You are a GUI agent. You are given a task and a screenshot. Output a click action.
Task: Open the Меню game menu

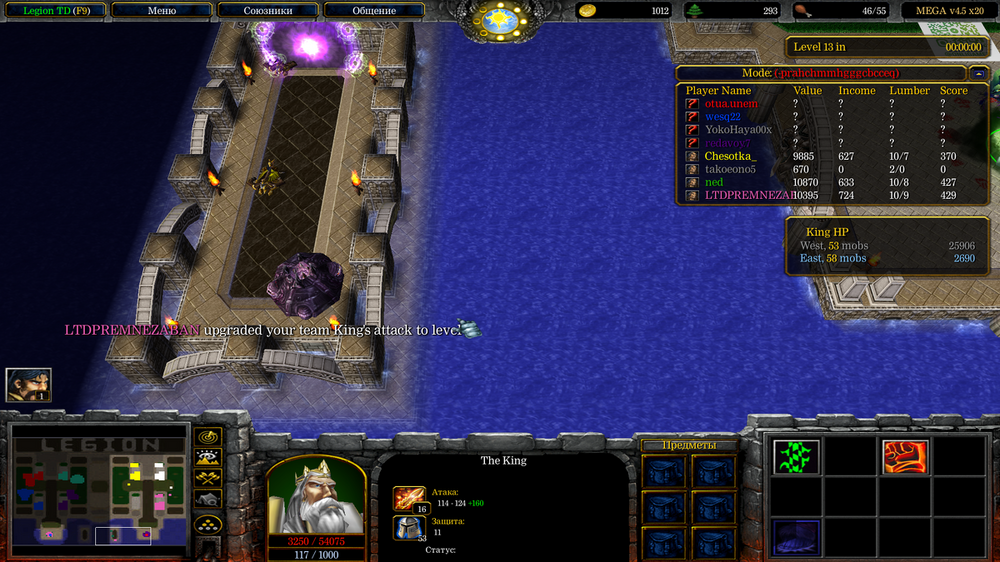coord(161,11)
